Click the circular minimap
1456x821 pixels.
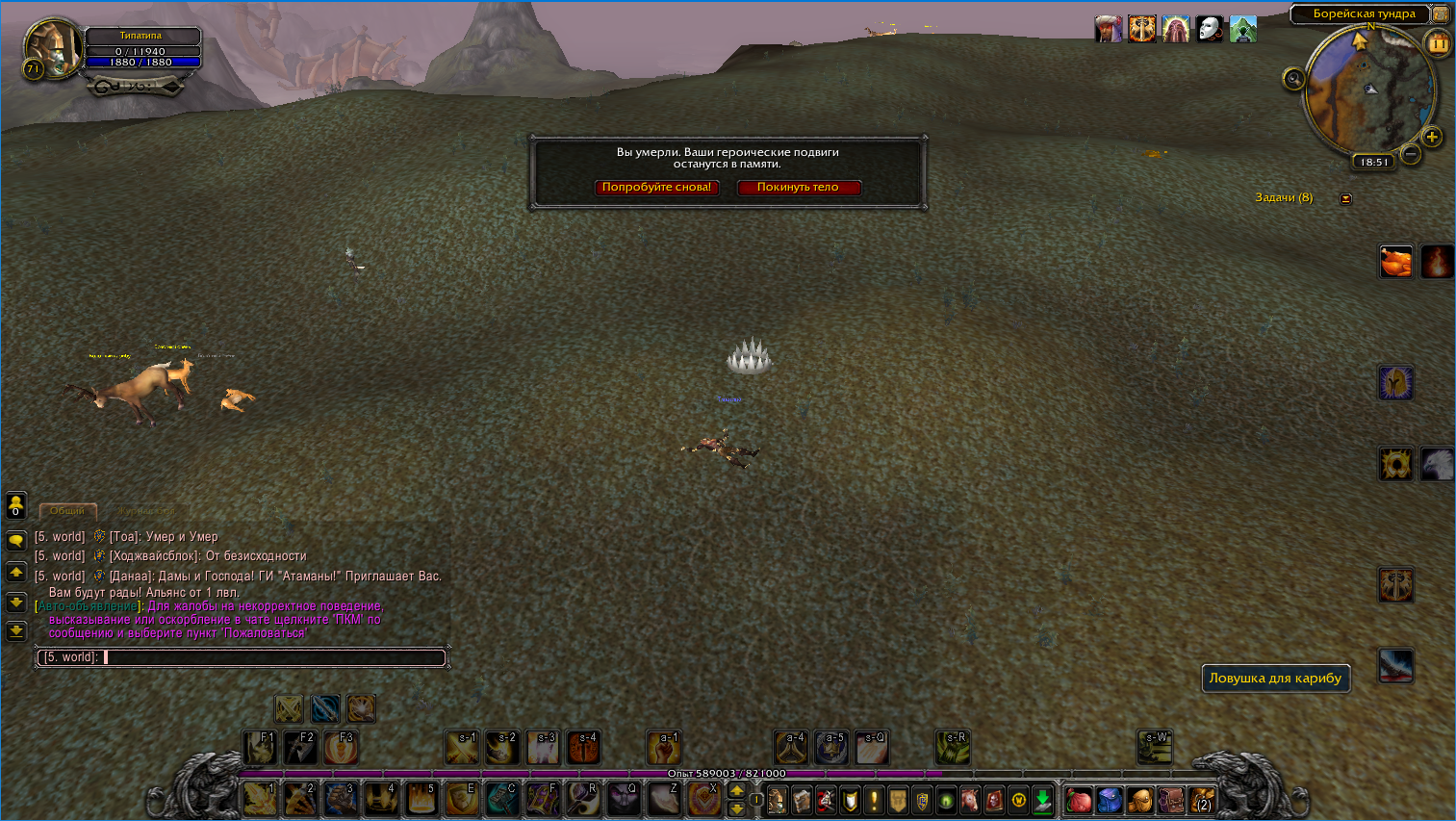coord(1367,90)
